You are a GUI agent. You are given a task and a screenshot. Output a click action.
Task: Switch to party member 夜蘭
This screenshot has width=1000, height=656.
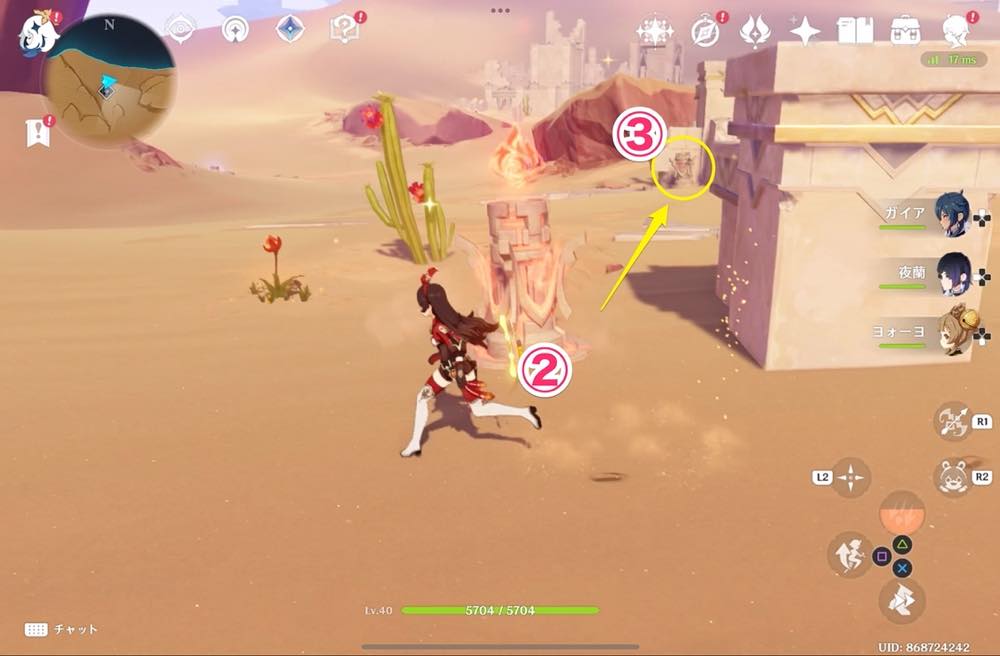[x=951, y=272]
